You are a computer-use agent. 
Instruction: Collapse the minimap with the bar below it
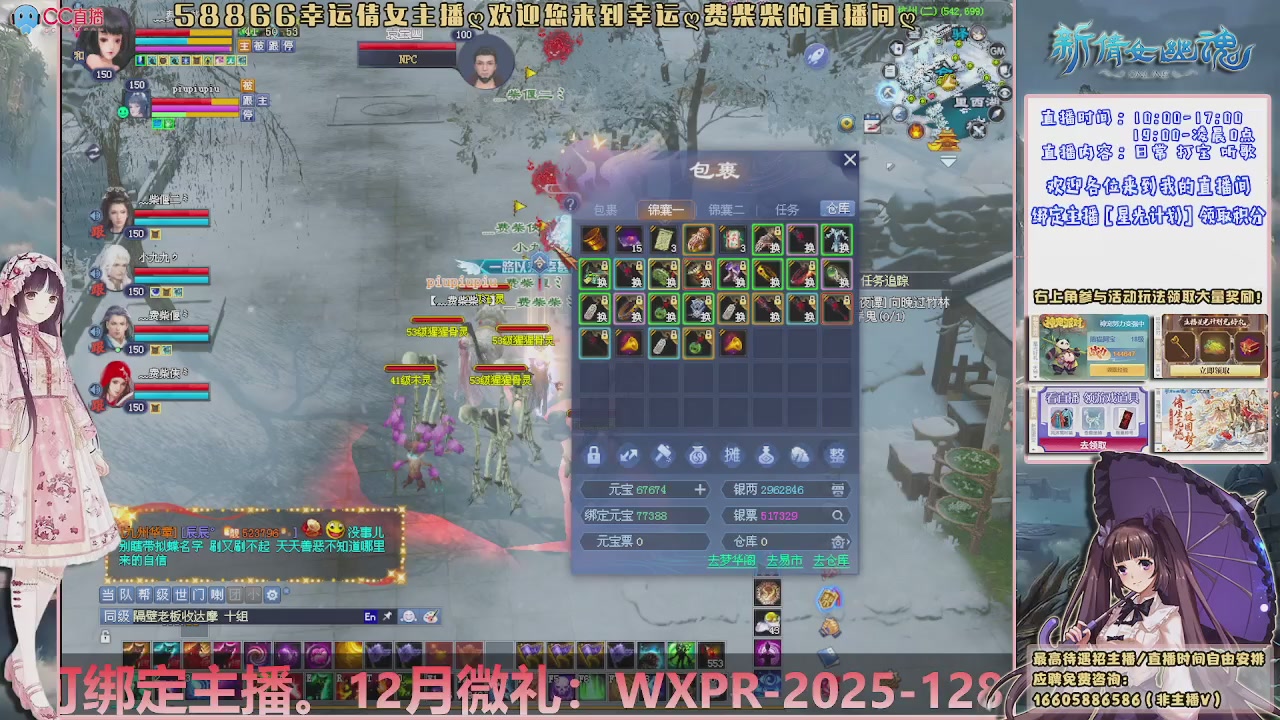click(950, 157)
